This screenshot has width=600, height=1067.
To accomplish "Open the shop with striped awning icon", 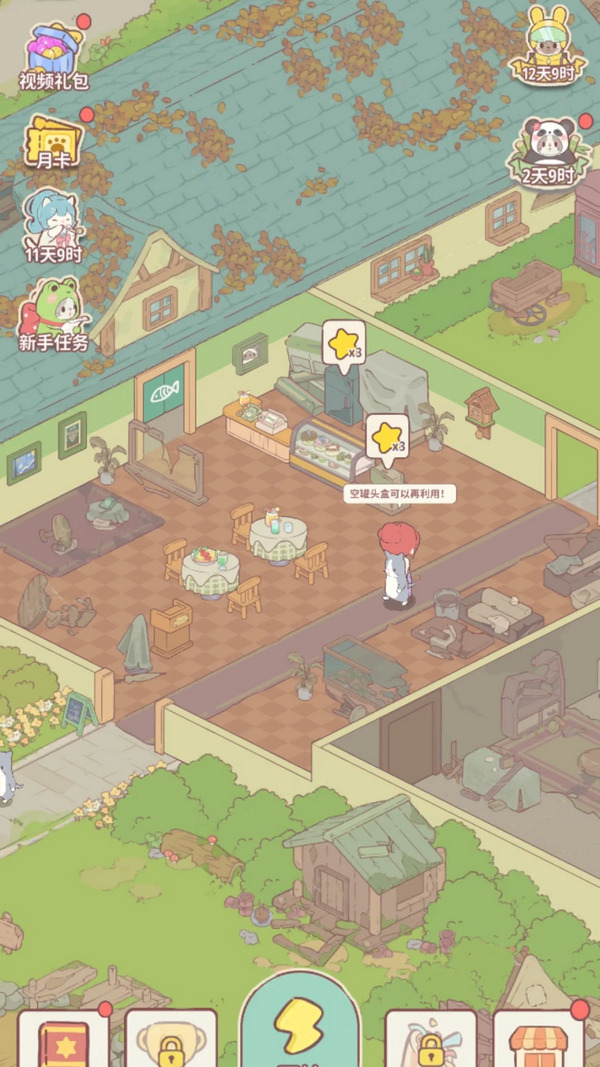I will coord(538,1041).
